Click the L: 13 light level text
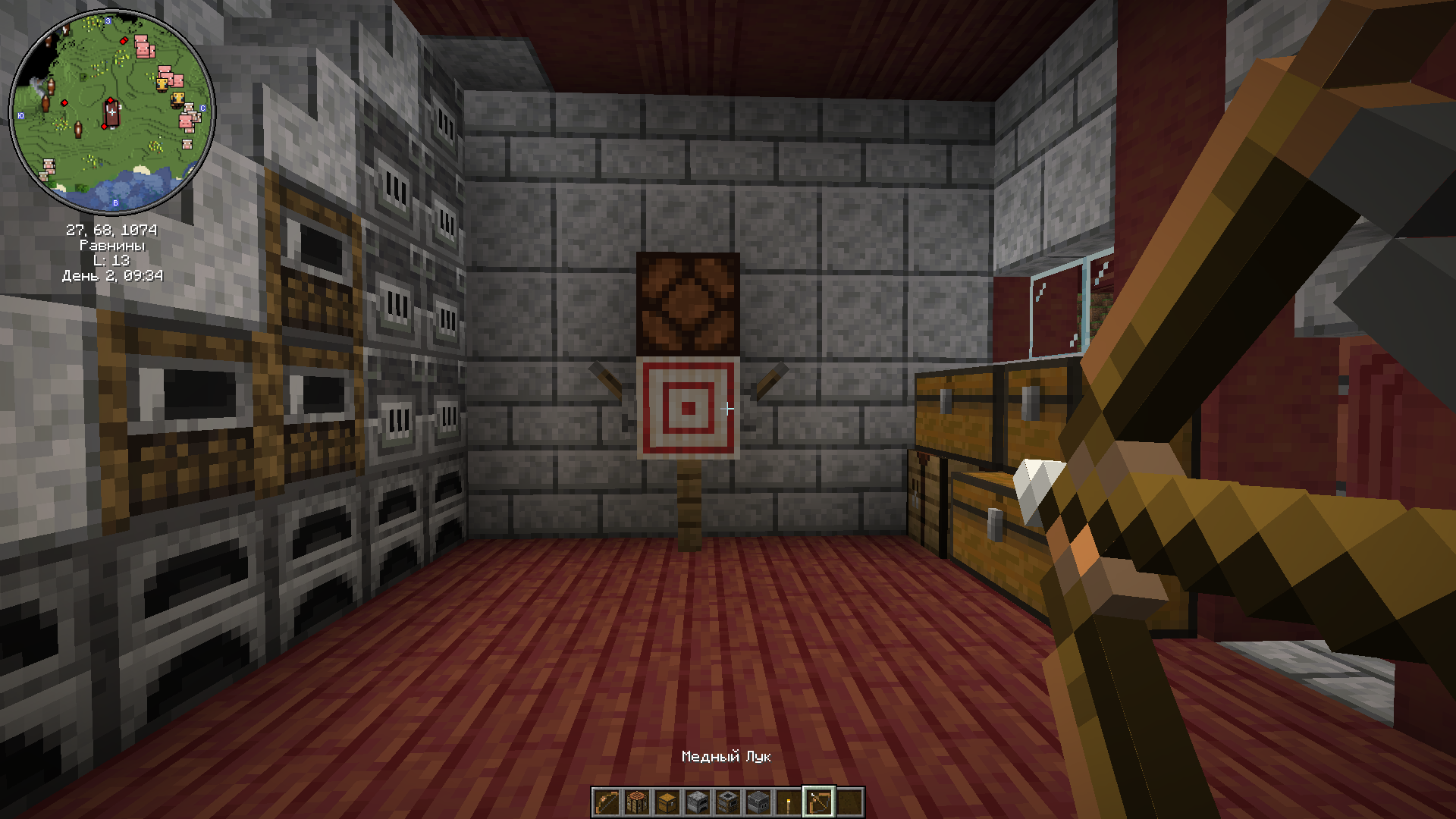This screenshot has width=1456, height=819. (x=112, y=260)
